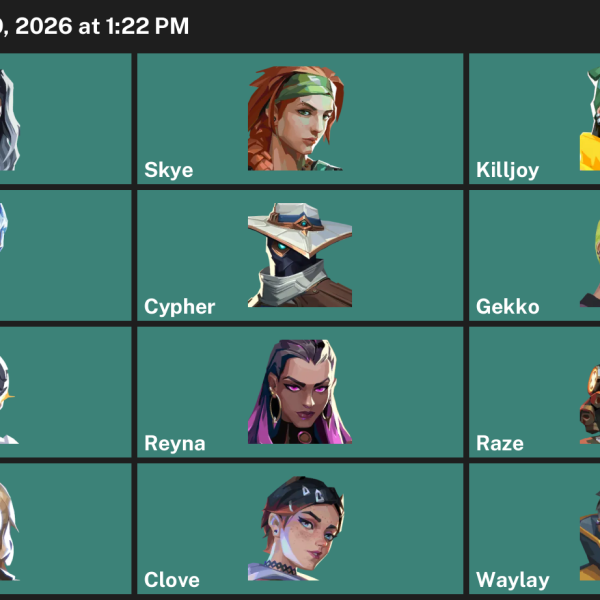This screenshot has width=600, height=600.
Task: Select Clove from the agent list
Action: click(x=299, y=529)
